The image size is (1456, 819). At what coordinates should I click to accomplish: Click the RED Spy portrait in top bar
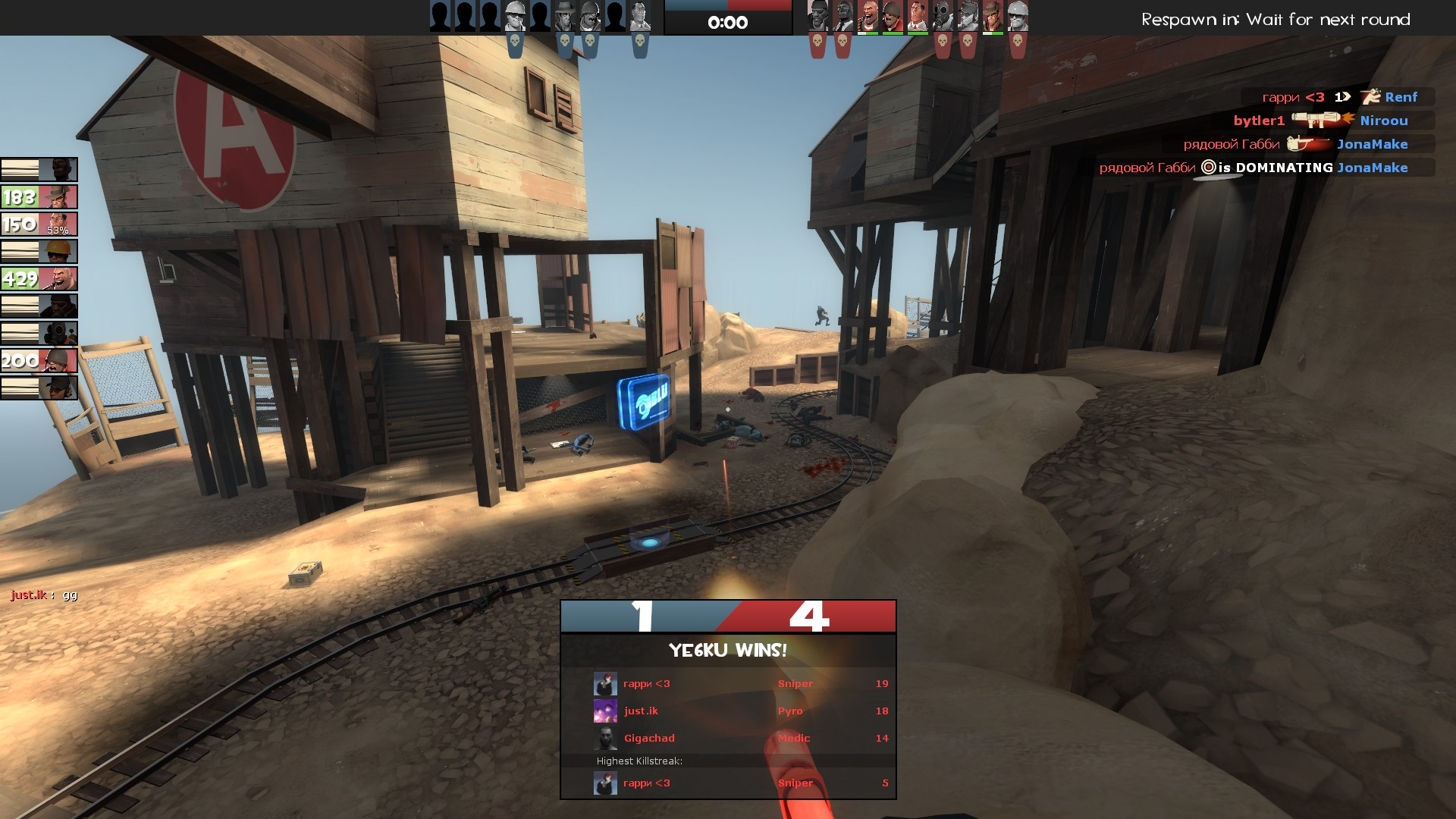843,16
